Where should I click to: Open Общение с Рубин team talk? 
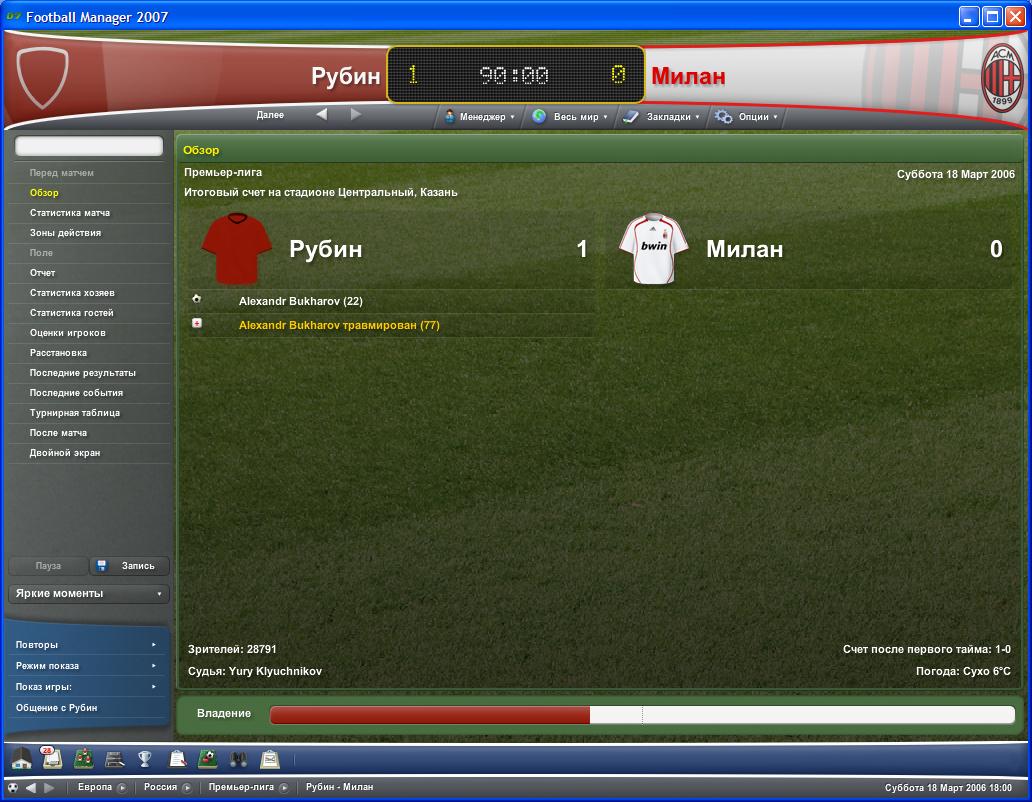coord(57,708)
